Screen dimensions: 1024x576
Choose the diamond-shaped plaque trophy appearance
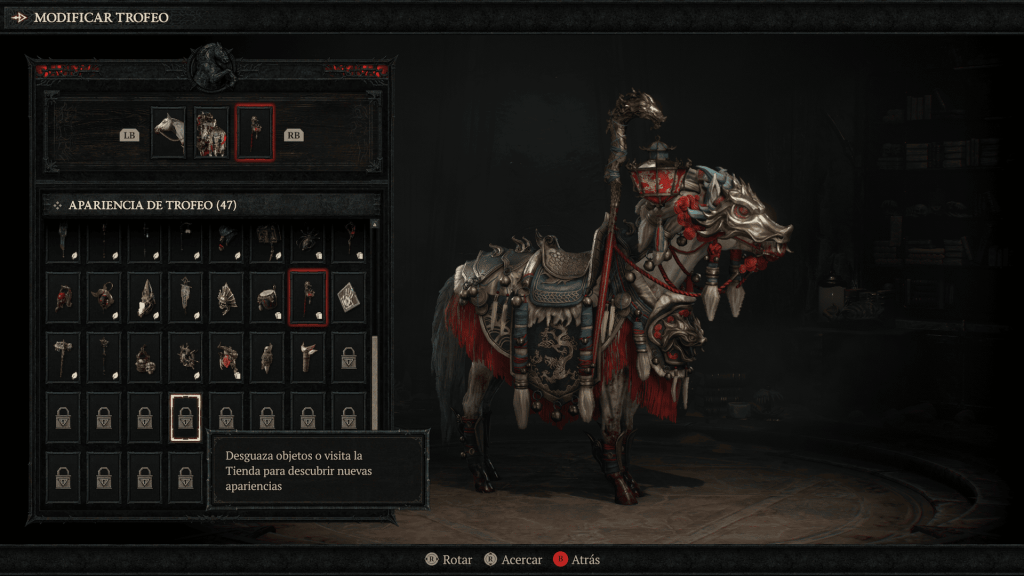pyautogui.click(x=348, y=297)
